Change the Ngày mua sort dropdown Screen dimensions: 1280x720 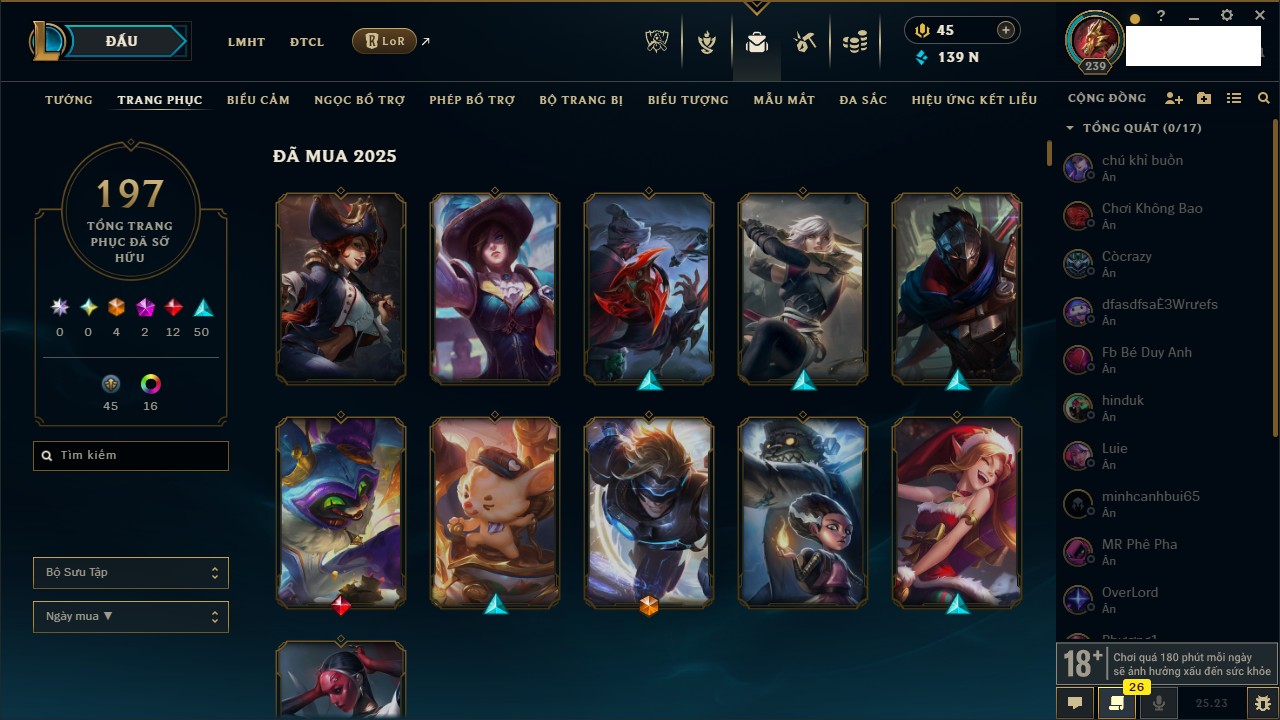pos(131,617)
